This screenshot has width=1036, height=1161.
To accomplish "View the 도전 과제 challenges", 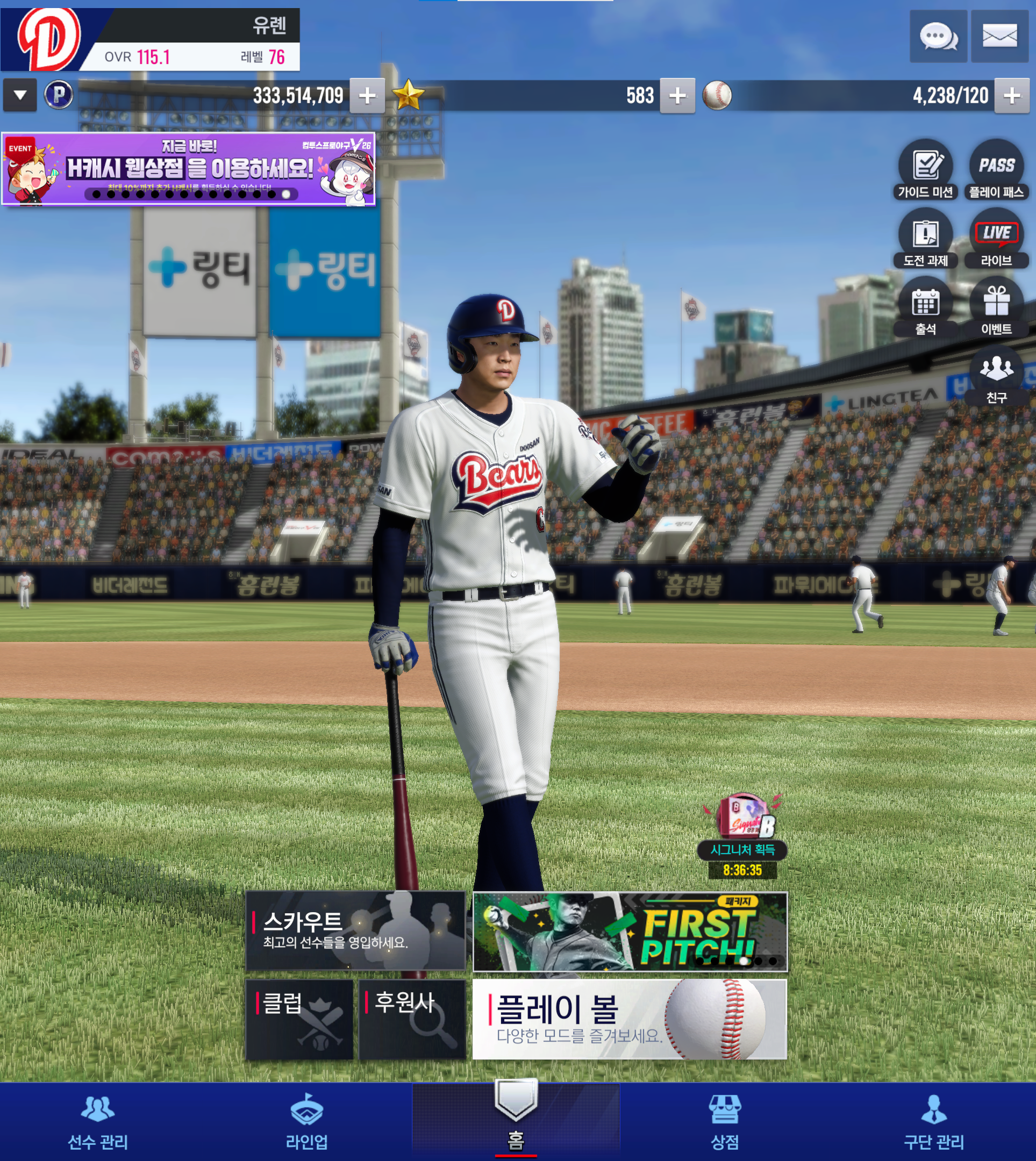I will [x=926, y=239].
